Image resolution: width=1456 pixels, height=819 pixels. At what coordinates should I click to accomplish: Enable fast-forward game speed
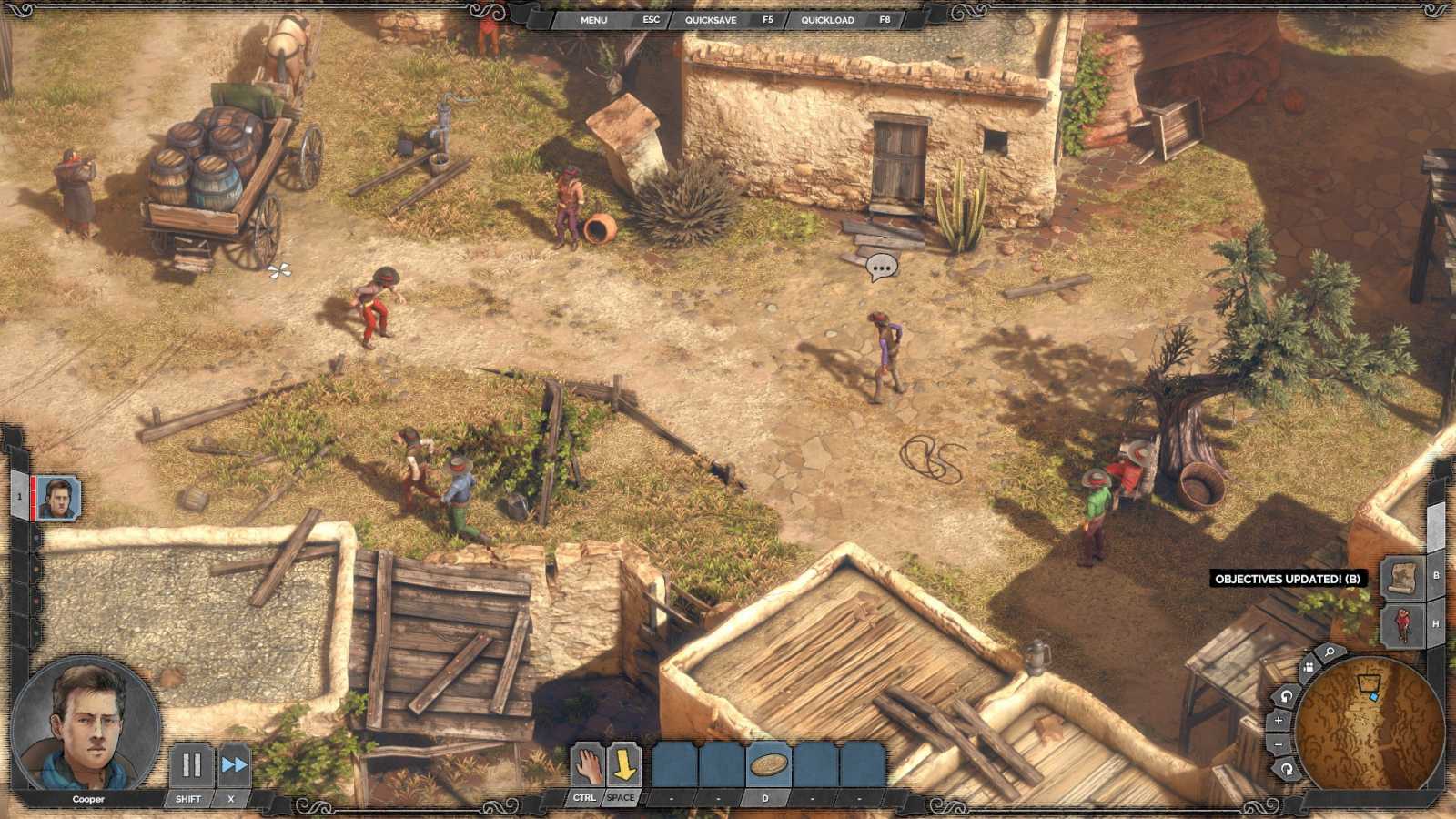tap(235, 763)
